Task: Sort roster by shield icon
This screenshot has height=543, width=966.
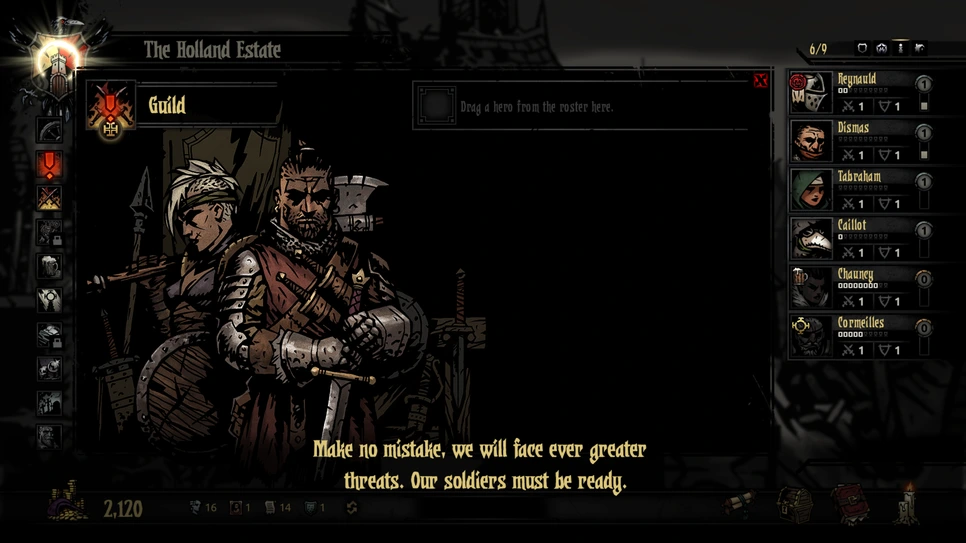Action: click(x=862, y=48)
